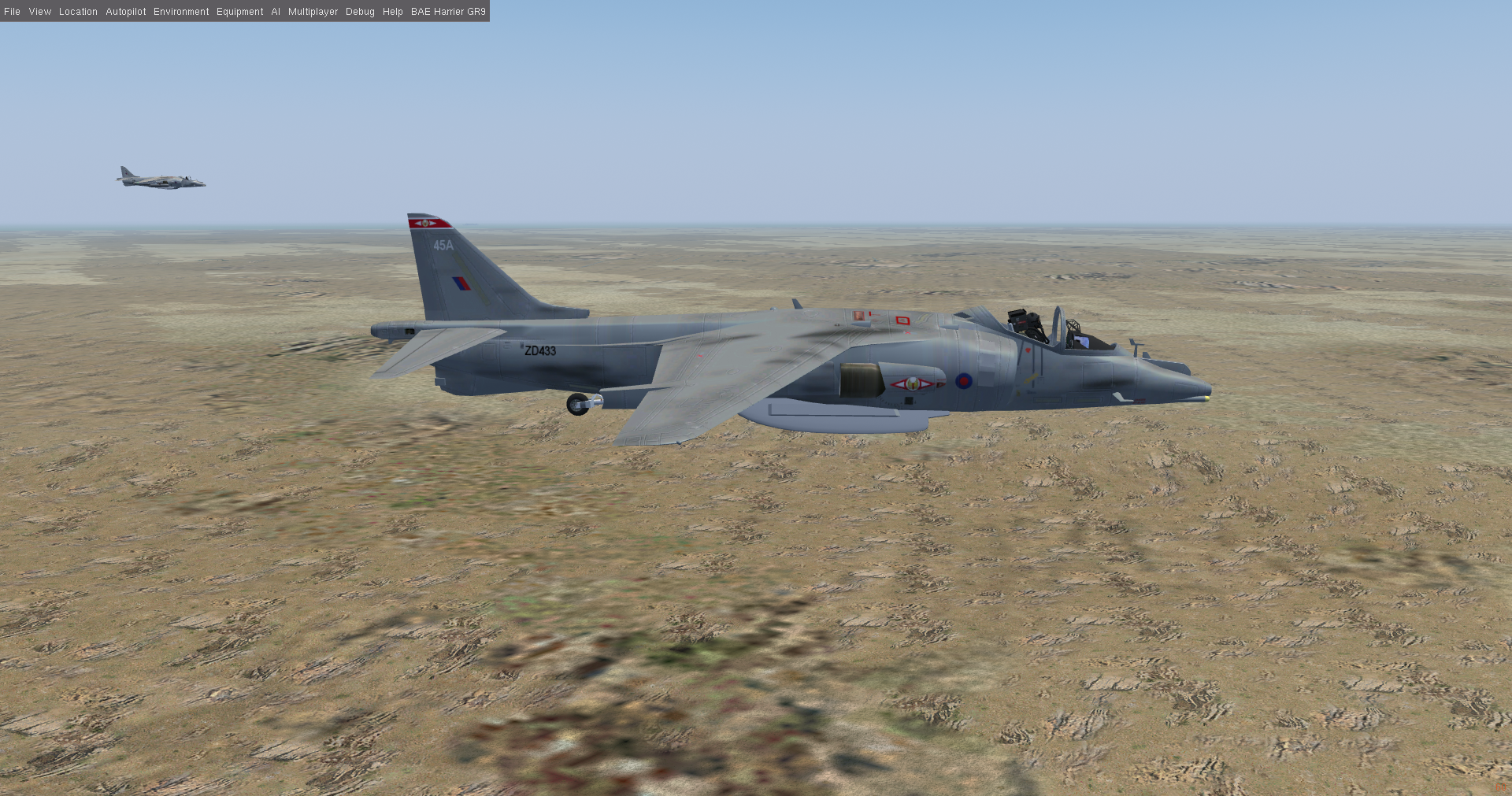Open the AI menu
1512x796 pixels.
coord(276,12)
